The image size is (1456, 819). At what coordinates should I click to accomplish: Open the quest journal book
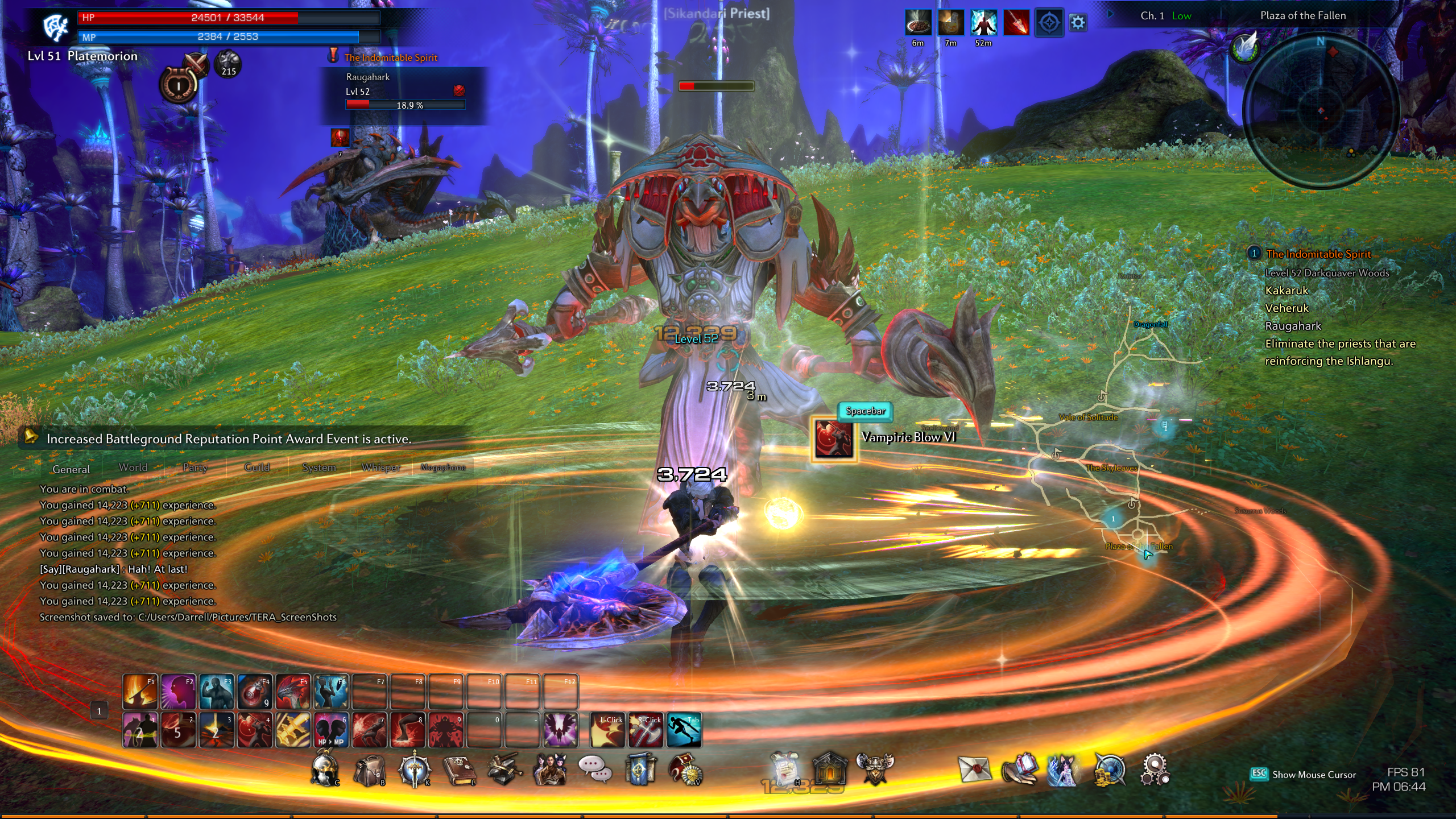[460, 771]
